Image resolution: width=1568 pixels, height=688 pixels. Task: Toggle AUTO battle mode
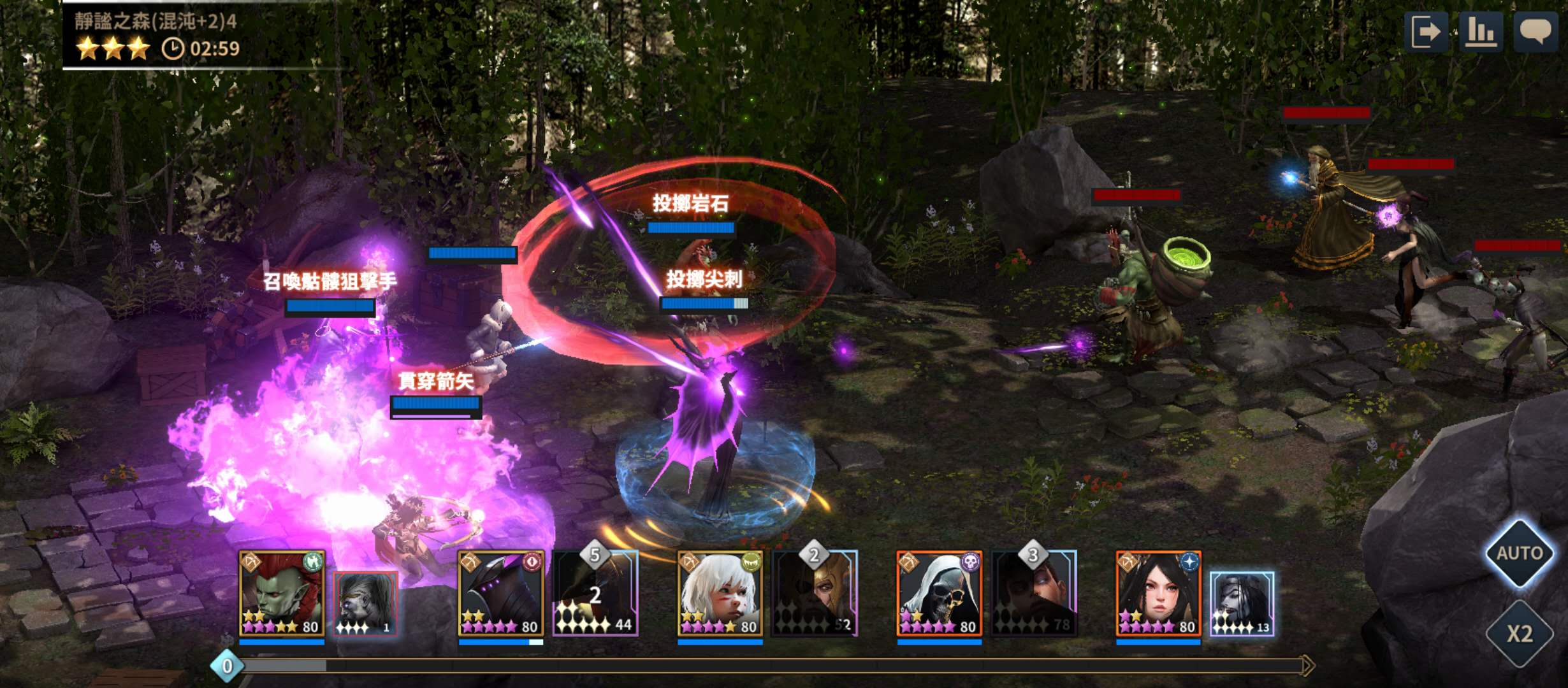[x=1520, y=553]
